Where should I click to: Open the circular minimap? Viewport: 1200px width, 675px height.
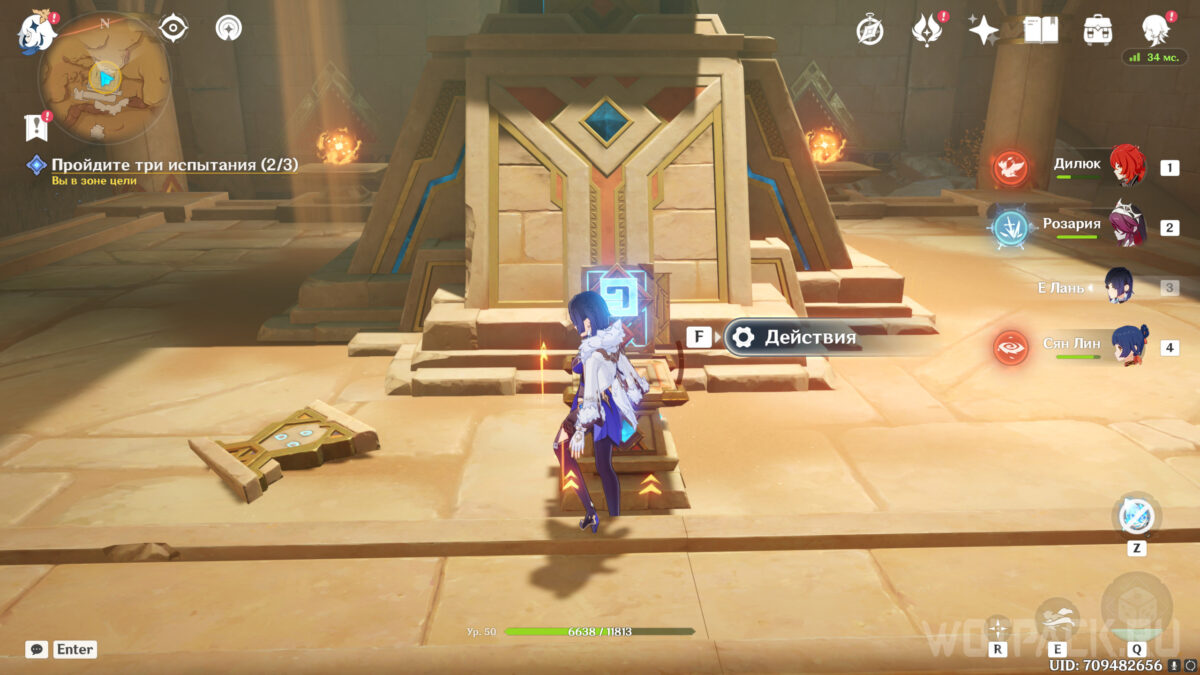click(103, 78)
